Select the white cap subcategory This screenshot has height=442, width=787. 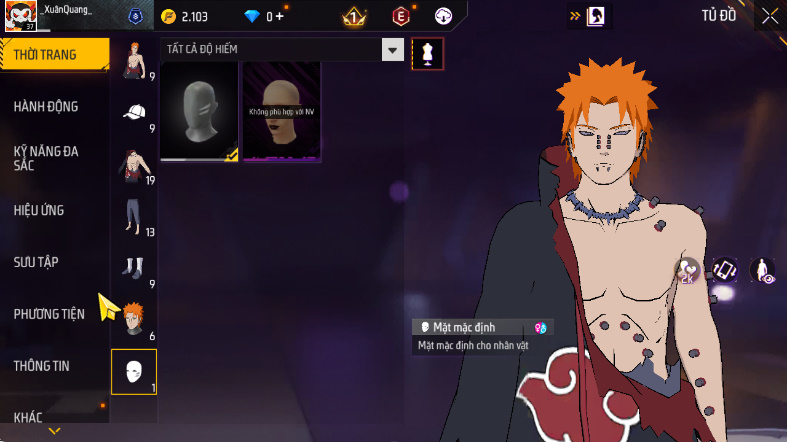[133, 113]
